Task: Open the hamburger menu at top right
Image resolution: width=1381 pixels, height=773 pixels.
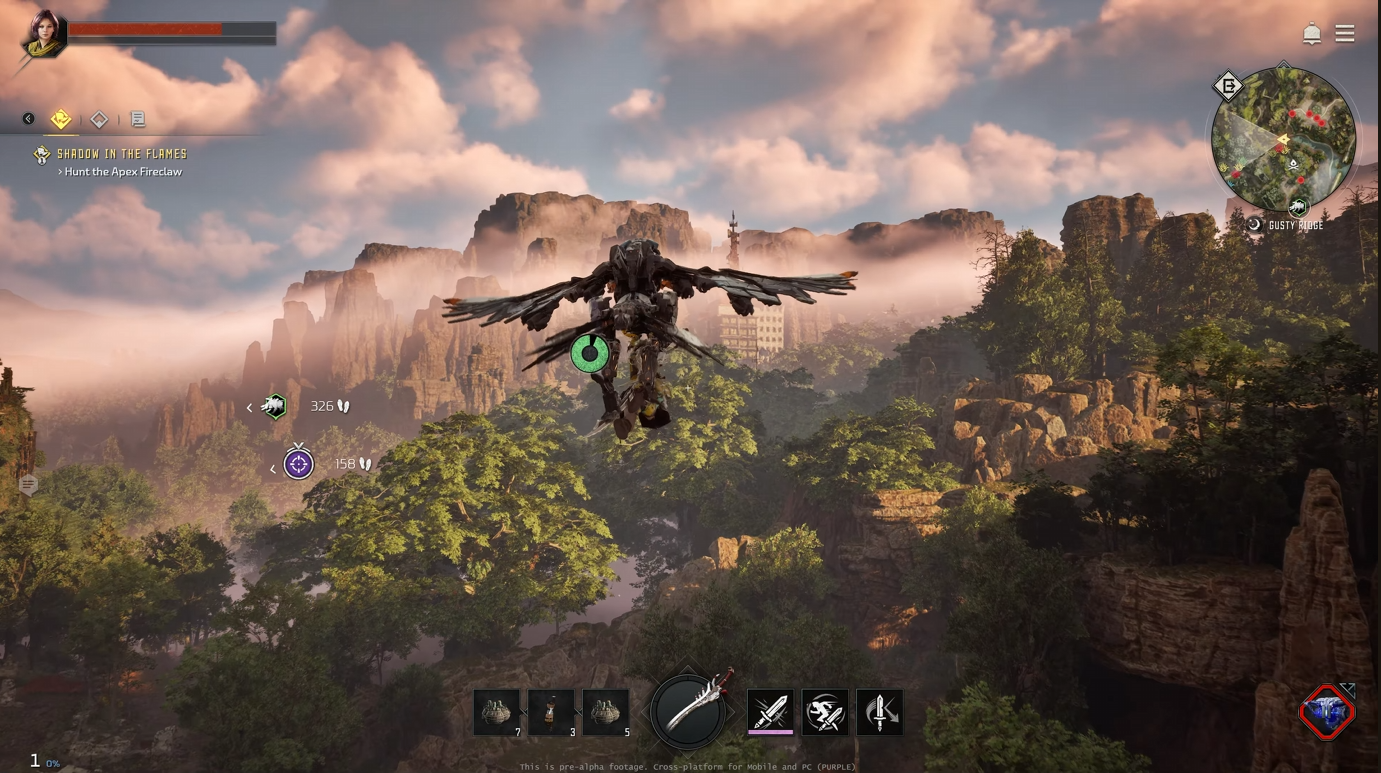Action: tap(1345, 32)
